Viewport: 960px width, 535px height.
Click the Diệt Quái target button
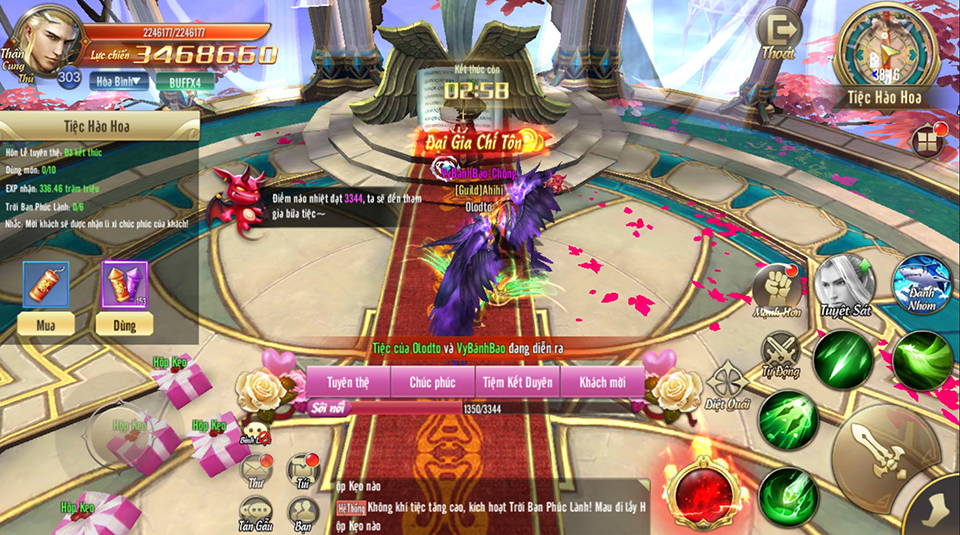[x=727, y=386]
